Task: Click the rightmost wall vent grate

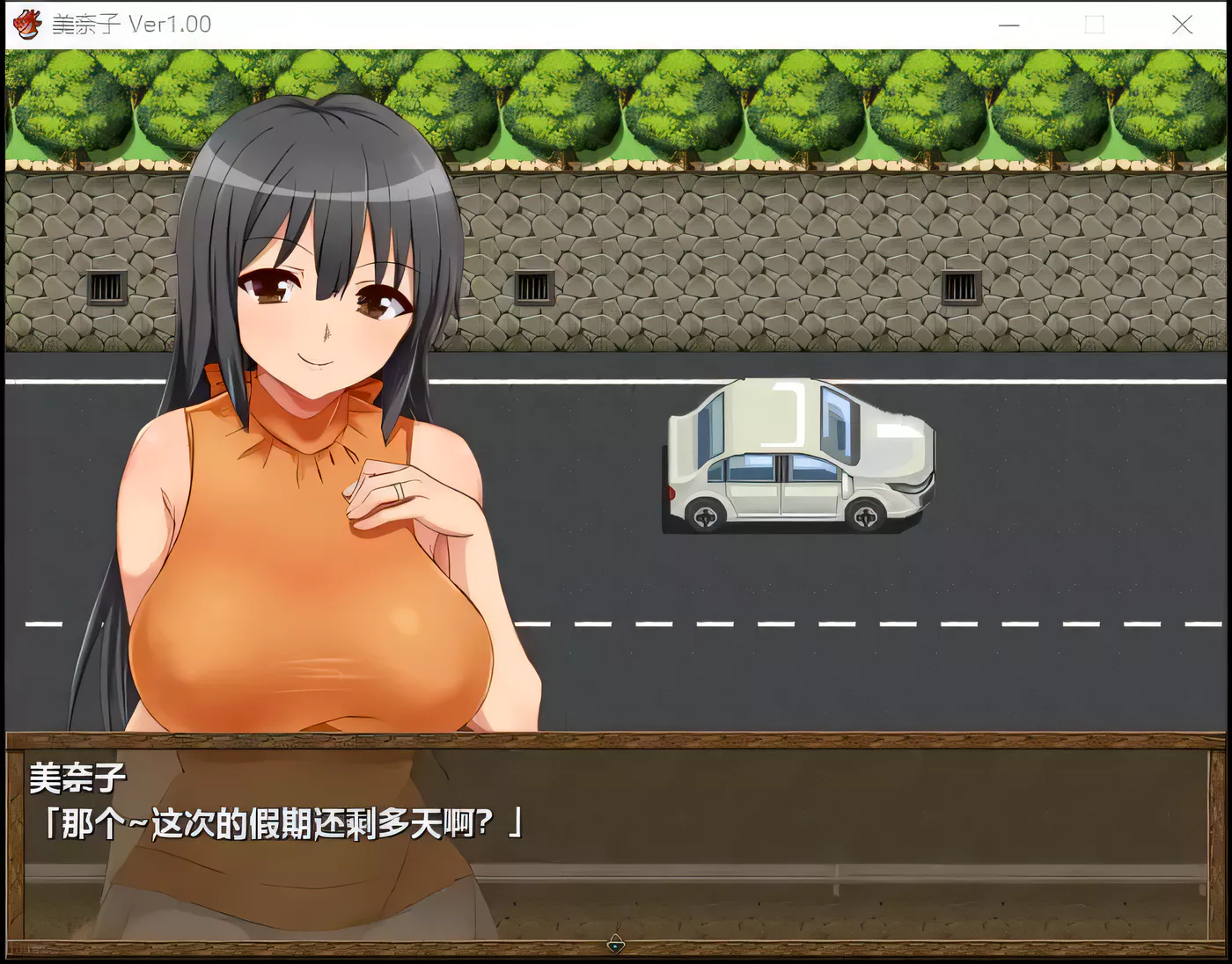Action: click(x=962, y=286)
